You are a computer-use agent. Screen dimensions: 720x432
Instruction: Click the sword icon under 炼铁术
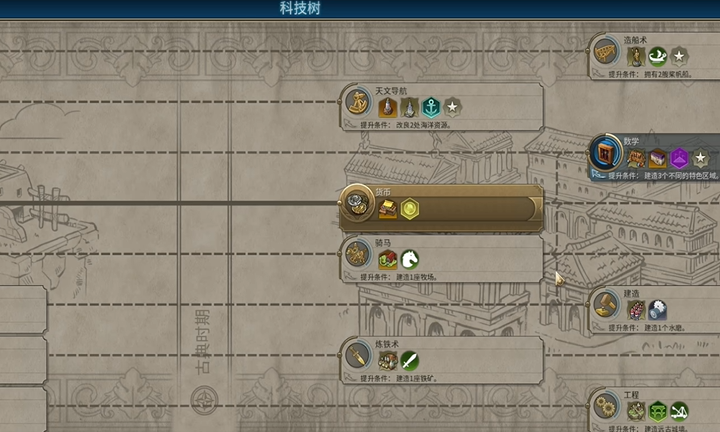(x=410, y=361)
